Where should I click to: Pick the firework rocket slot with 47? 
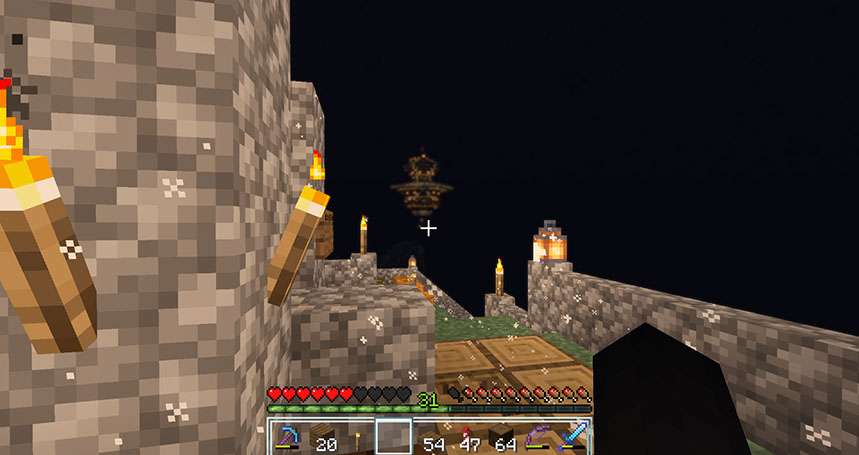click(x=467, y=437)
